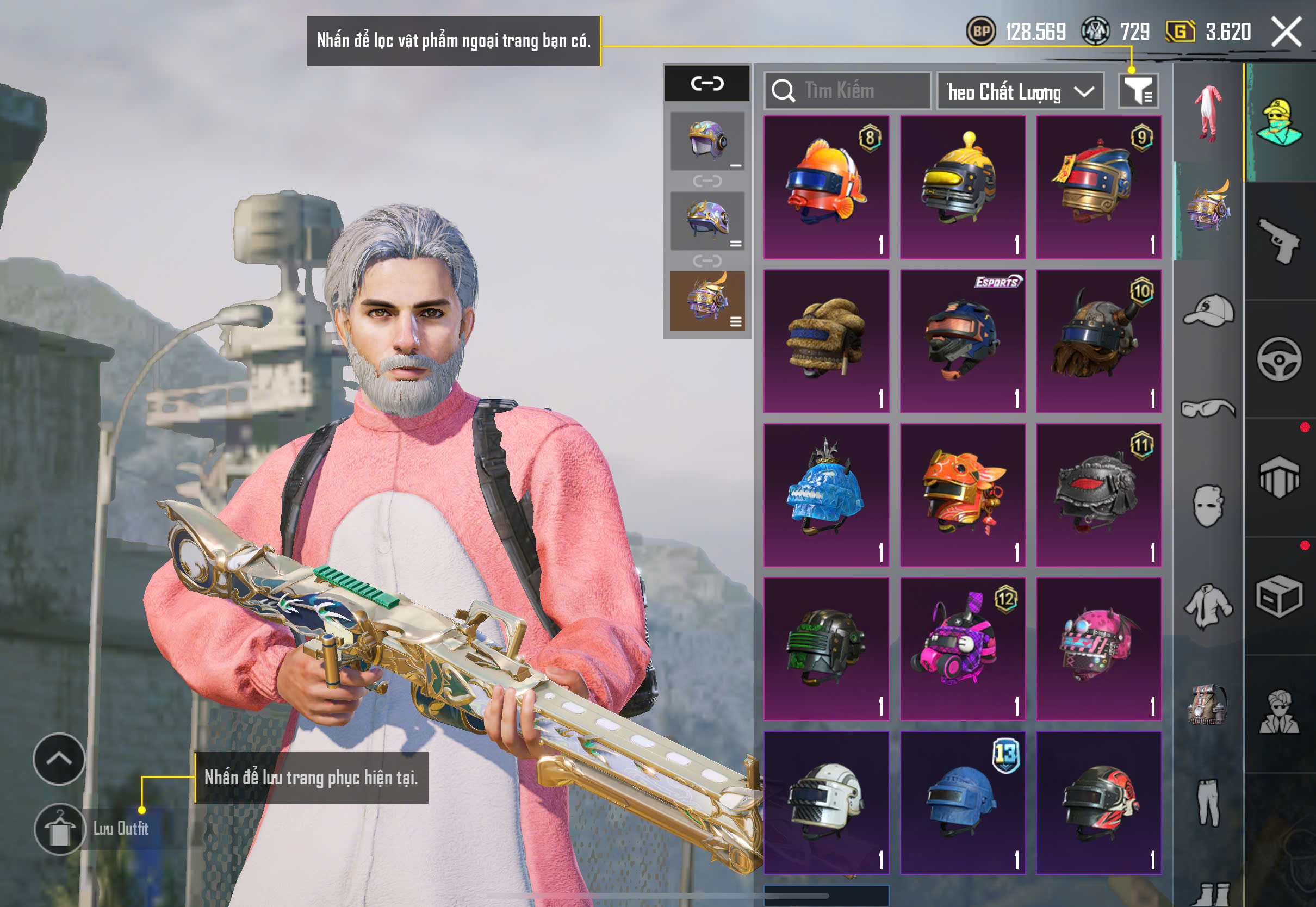Click the Tìm Kiếm search field
Image resolution: width=1316 pixels, height=907 pixels.
[848, 91]
